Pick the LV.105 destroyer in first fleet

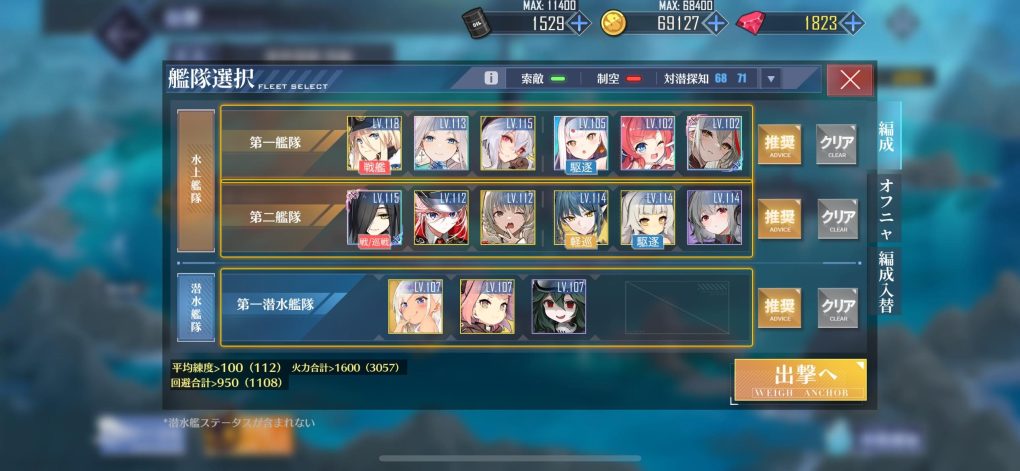coord(581,143)
